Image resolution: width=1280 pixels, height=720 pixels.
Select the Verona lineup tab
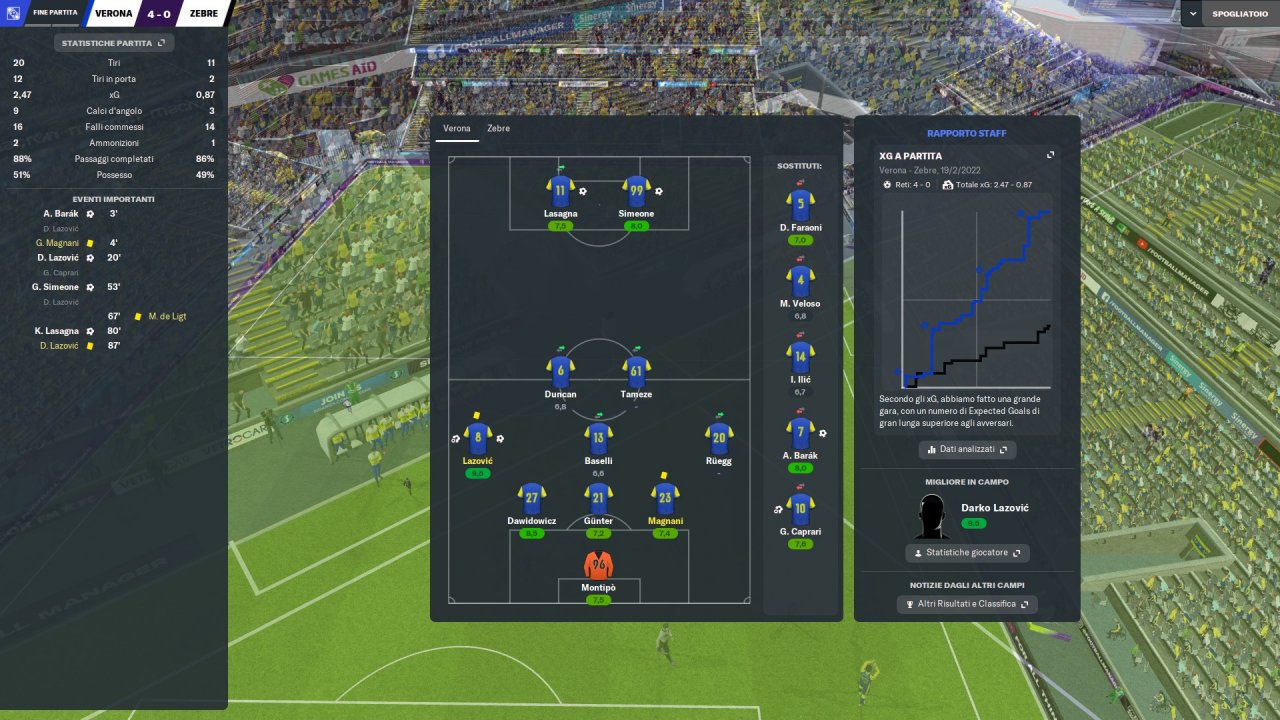pyautogui.click(x=457, y=129)
